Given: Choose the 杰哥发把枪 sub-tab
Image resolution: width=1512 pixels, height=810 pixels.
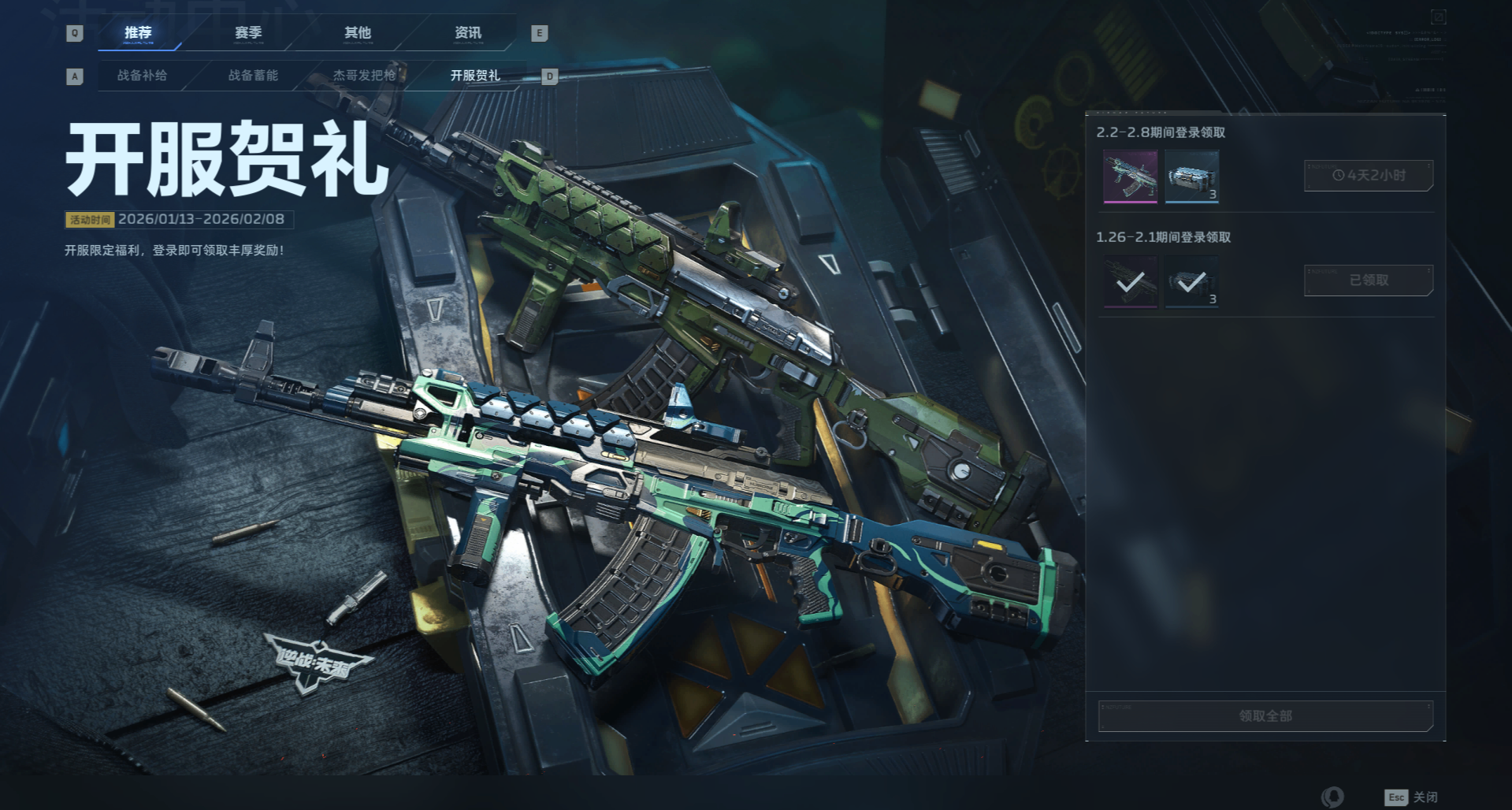Looking at the screenshot, I should click(x=364, y=76).
